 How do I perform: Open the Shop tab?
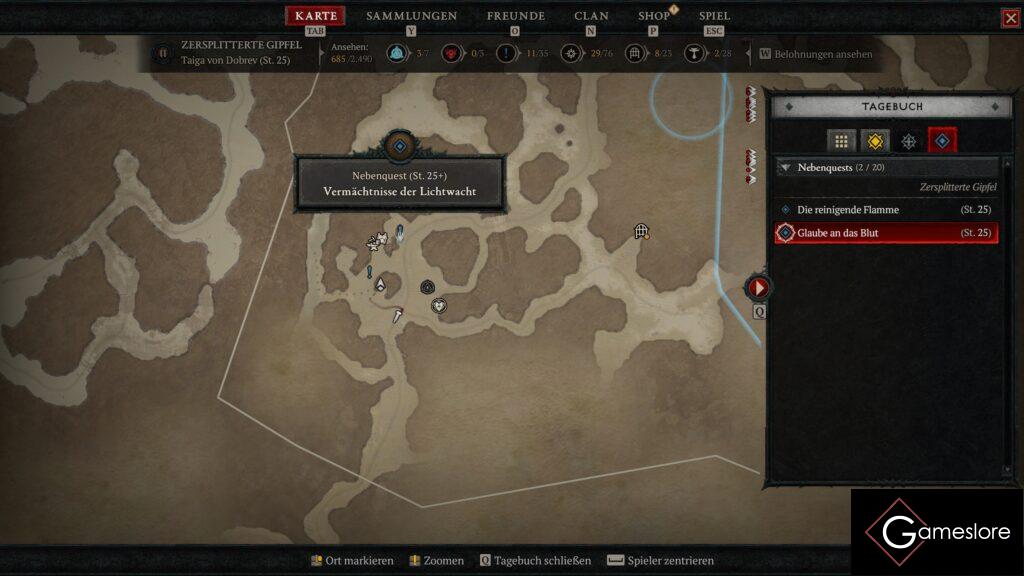[x=654, y=16]
